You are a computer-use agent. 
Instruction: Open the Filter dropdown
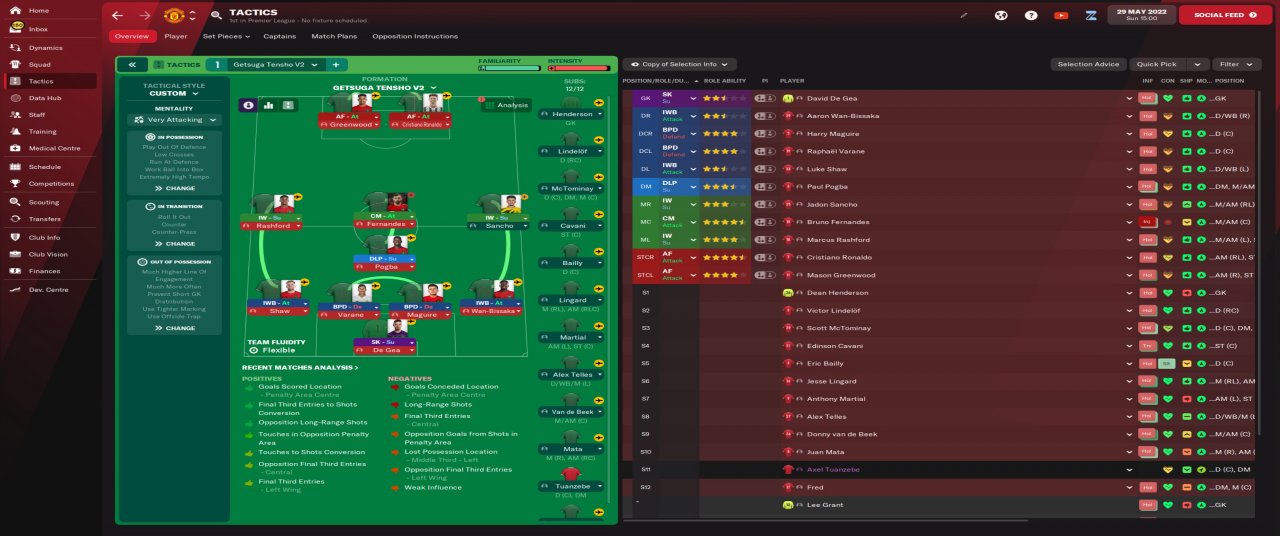pos(1236,64)
